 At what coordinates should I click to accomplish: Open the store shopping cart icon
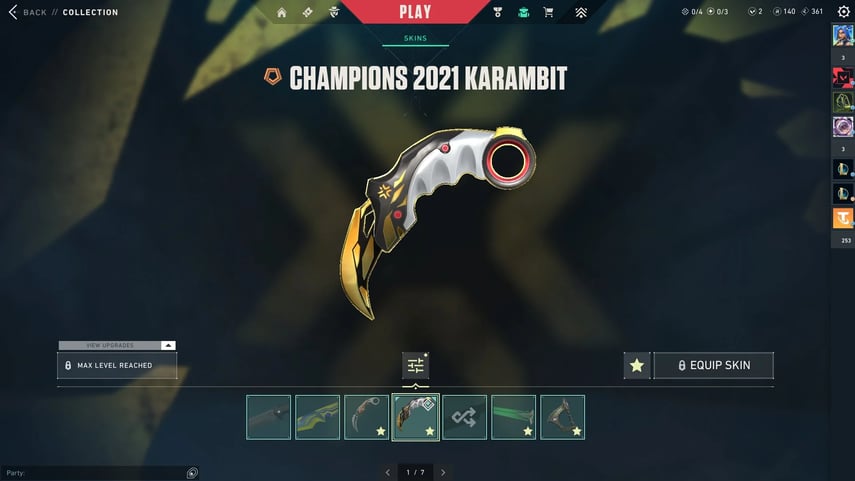(x=548, y=13)
